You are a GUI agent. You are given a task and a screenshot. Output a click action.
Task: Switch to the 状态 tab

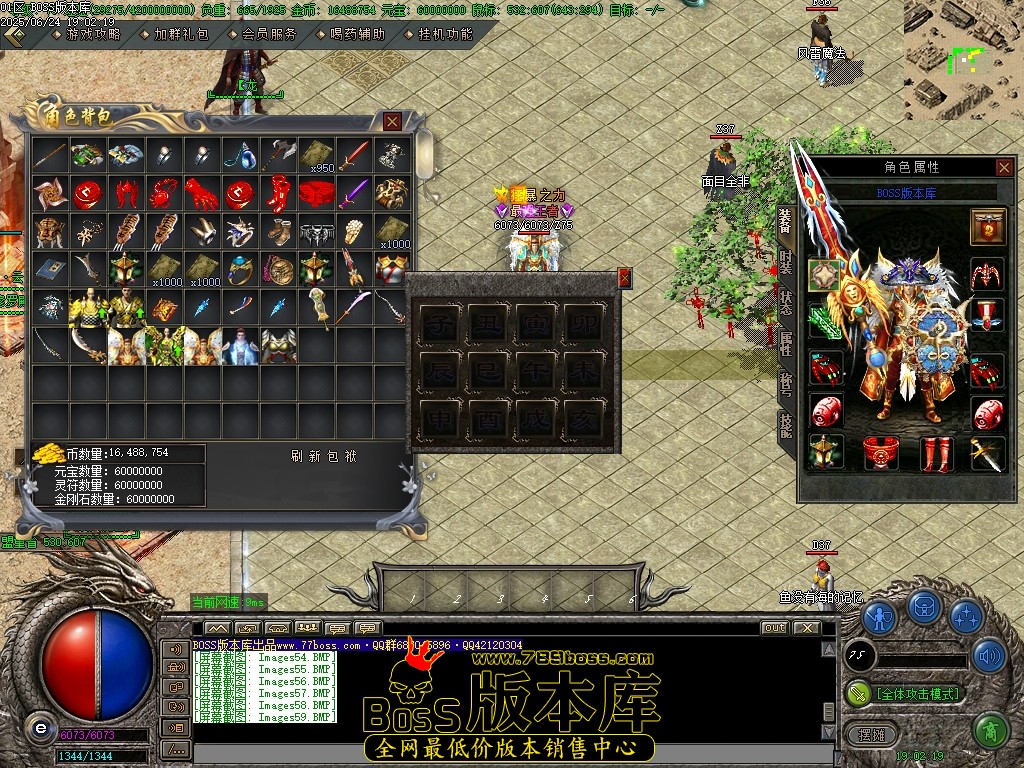(786, 303)
